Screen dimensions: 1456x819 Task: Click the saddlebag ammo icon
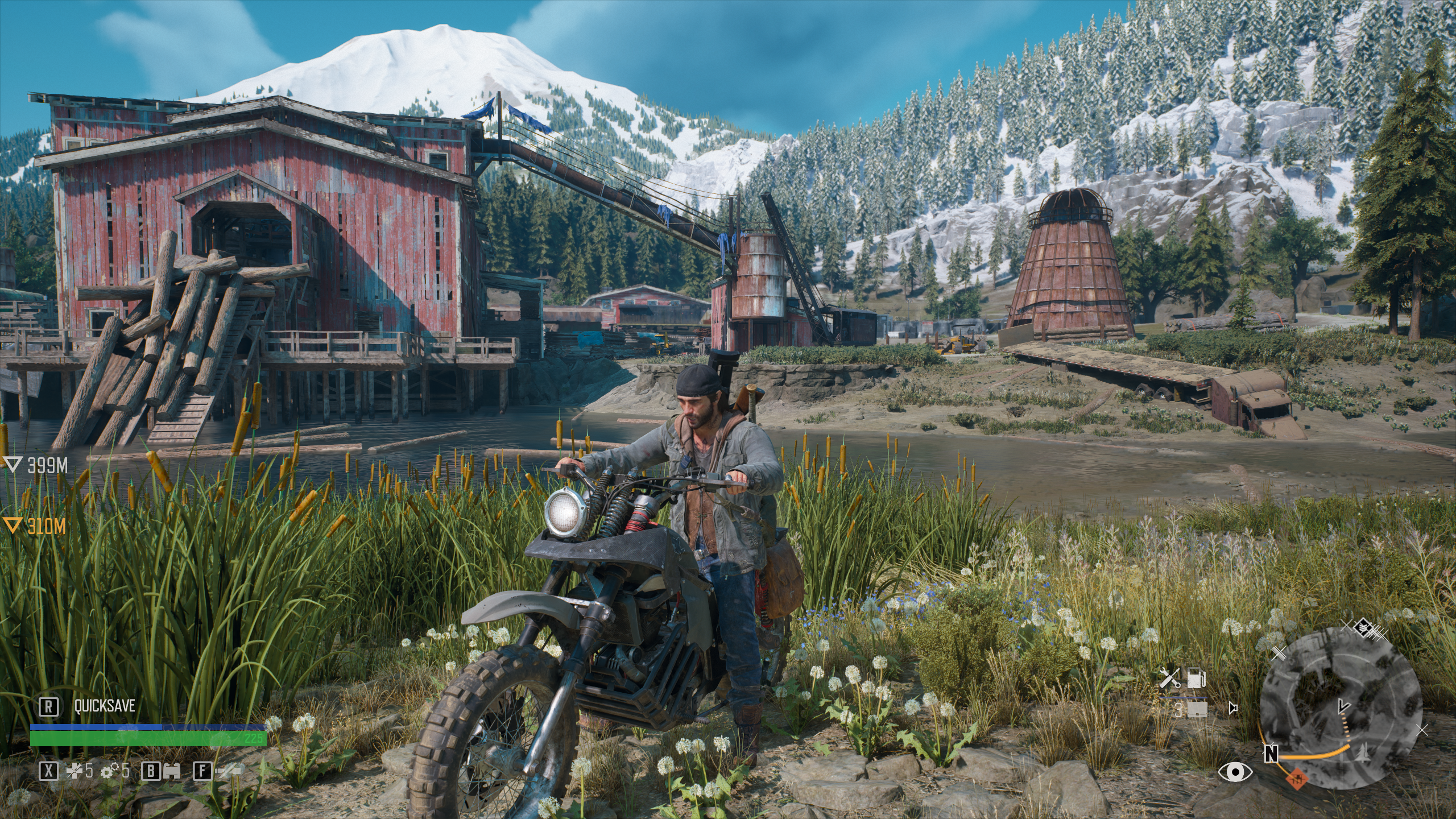click(172, 771)
